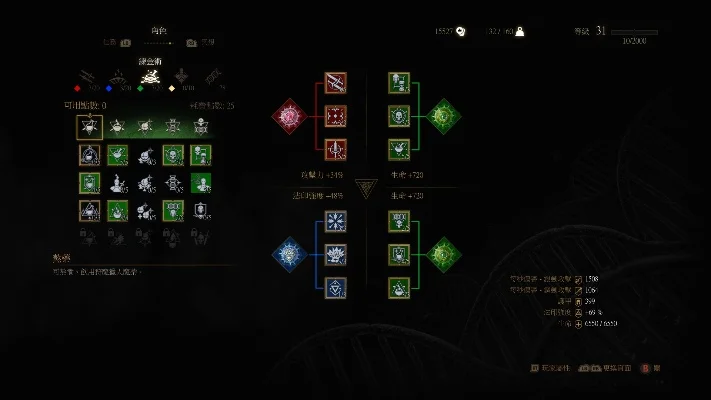The height and width of the screenshot is (400, 711).
Task: Select the alchemy skill tree tab
Action: (x=151, y=76)
